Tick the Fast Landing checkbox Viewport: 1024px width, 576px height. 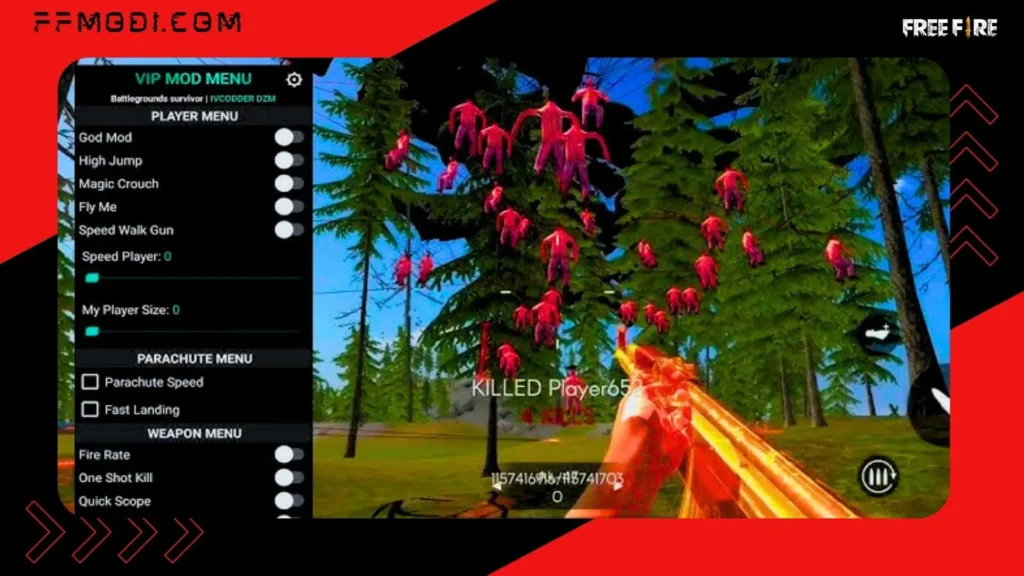[90, 409]
